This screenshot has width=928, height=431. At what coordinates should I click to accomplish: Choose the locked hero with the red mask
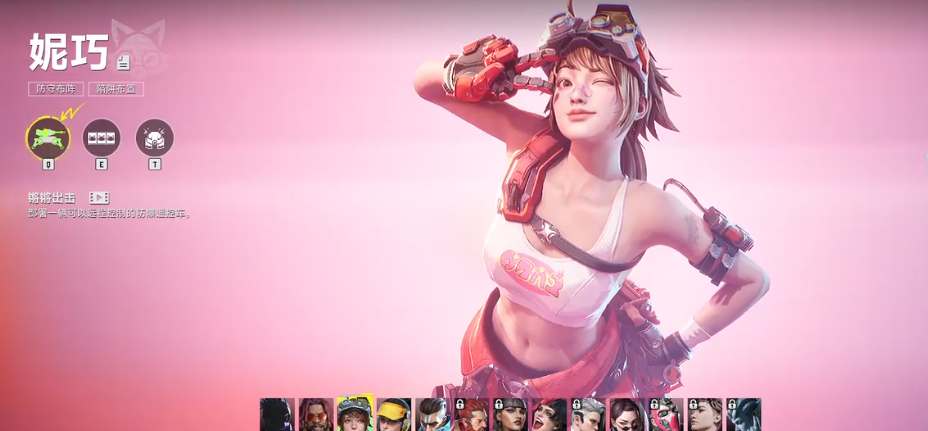[666, 415]
